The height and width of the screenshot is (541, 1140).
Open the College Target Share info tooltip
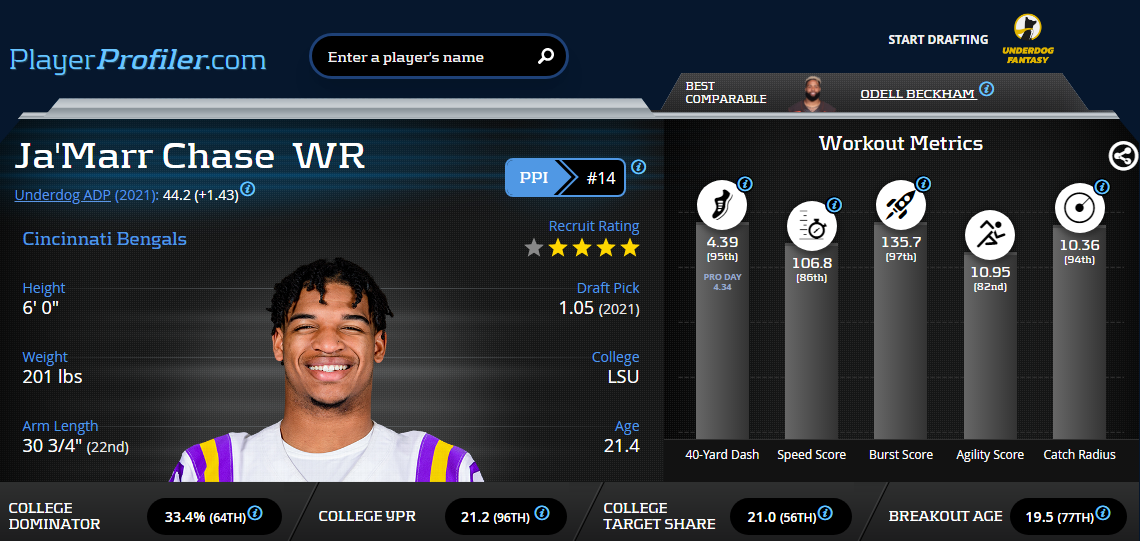[825, 513]
